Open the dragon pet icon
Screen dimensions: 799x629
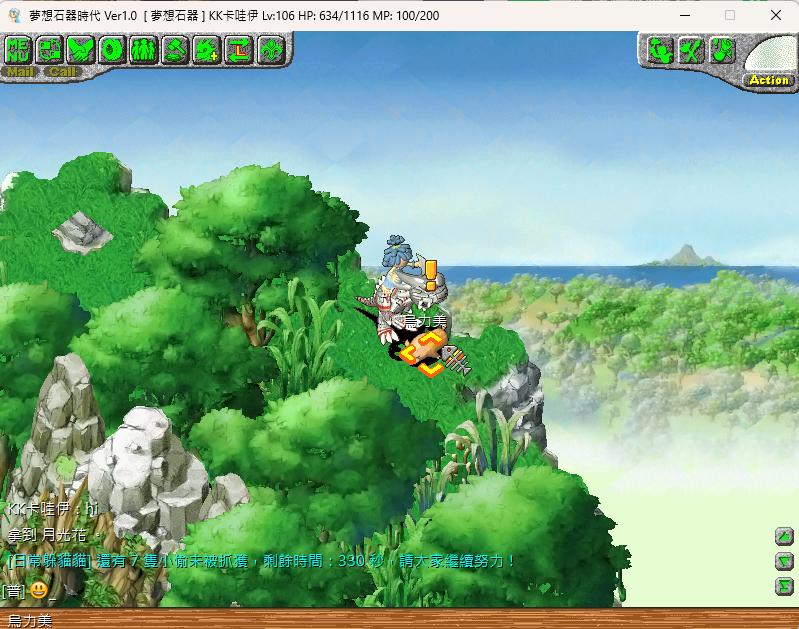pyautogui.click(x=207, y=49)
